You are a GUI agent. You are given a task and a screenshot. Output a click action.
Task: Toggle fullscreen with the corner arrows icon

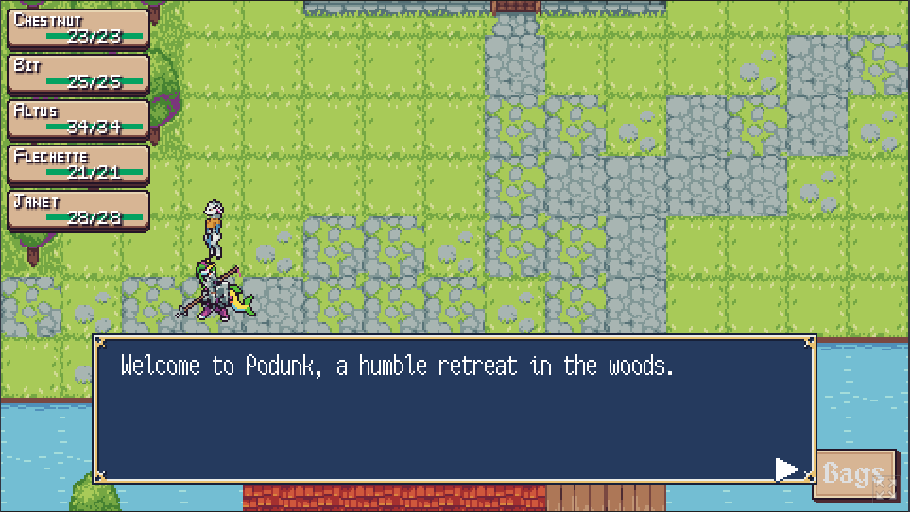click(884, 488)
